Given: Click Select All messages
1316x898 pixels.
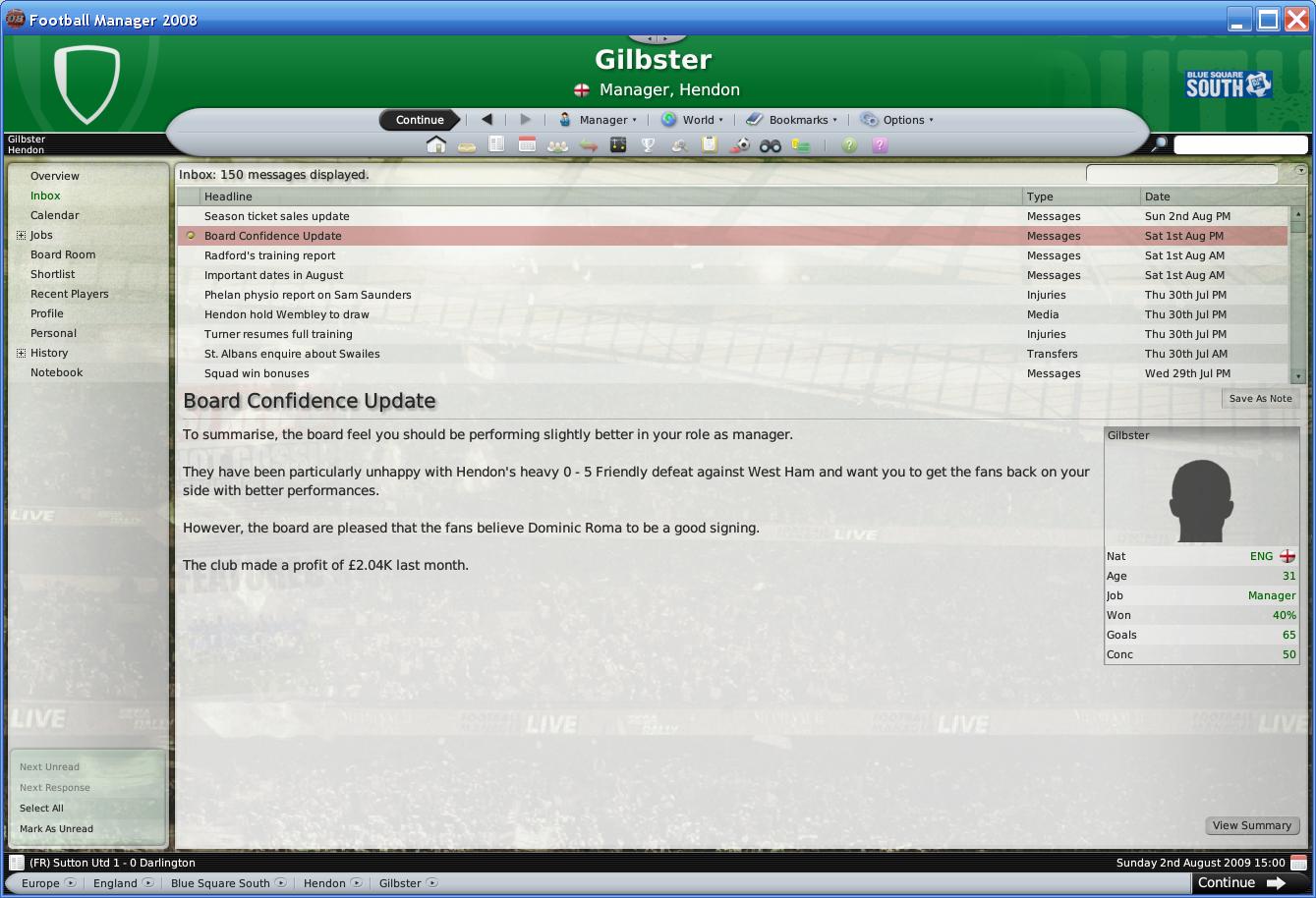Looking at the screenshot, I should click(x=41, y=809).
